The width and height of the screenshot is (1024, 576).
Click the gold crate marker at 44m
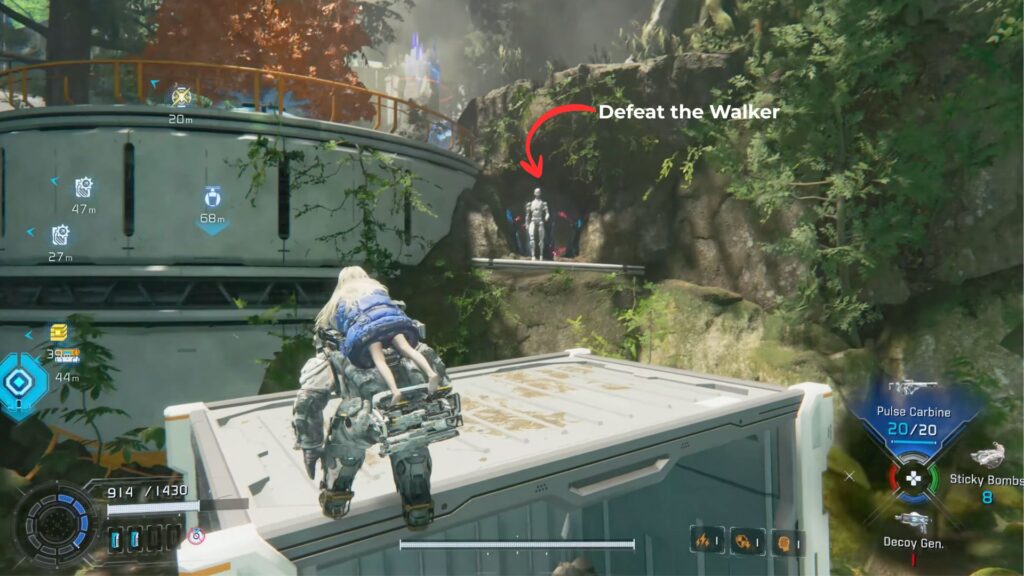[59, 334]
